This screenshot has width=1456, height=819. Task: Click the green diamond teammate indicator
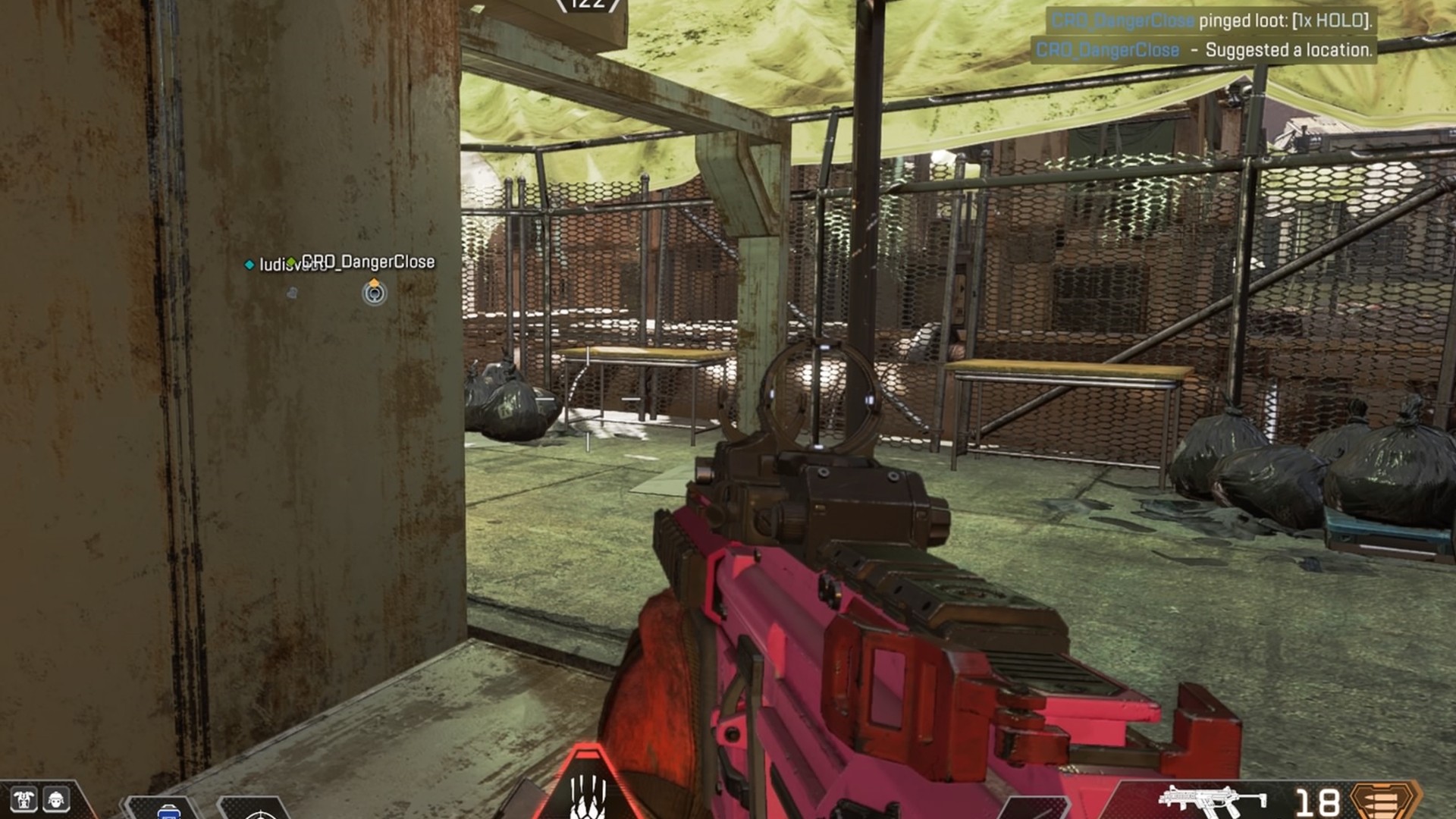pyautogui.click(x=291, y=262)
